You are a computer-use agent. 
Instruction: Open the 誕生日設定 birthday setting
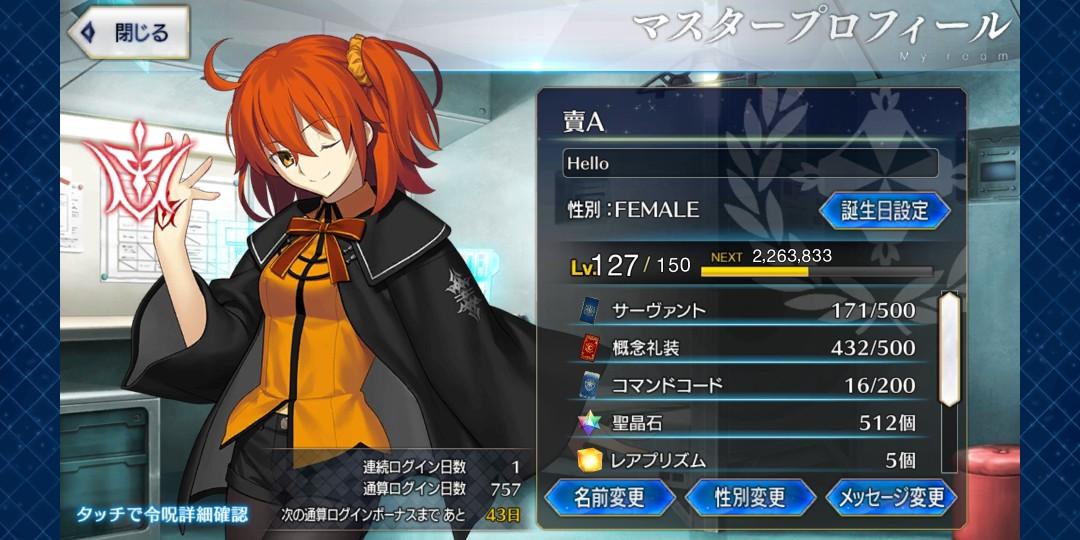pyautogui.click(x=884, y=210)
